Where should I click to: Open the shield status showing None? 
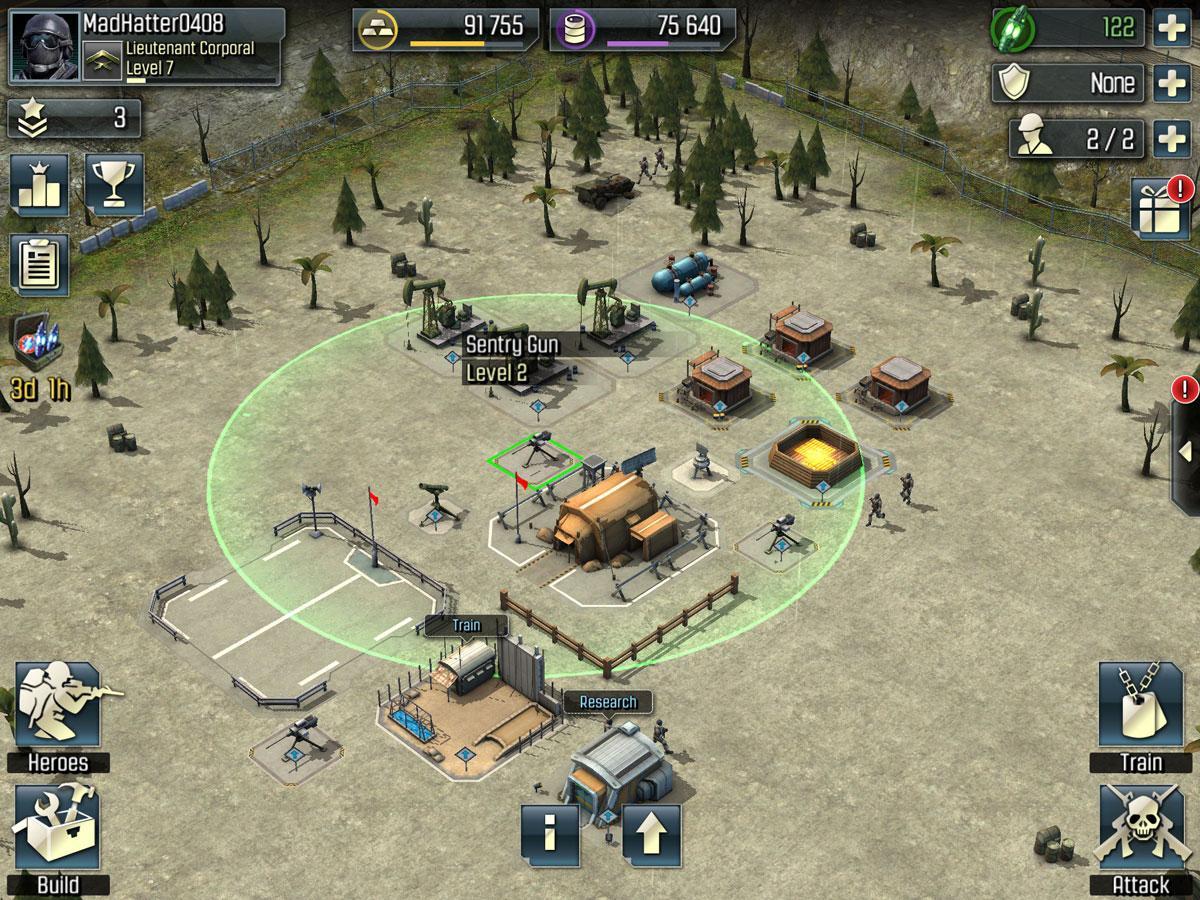[1066, 83]
